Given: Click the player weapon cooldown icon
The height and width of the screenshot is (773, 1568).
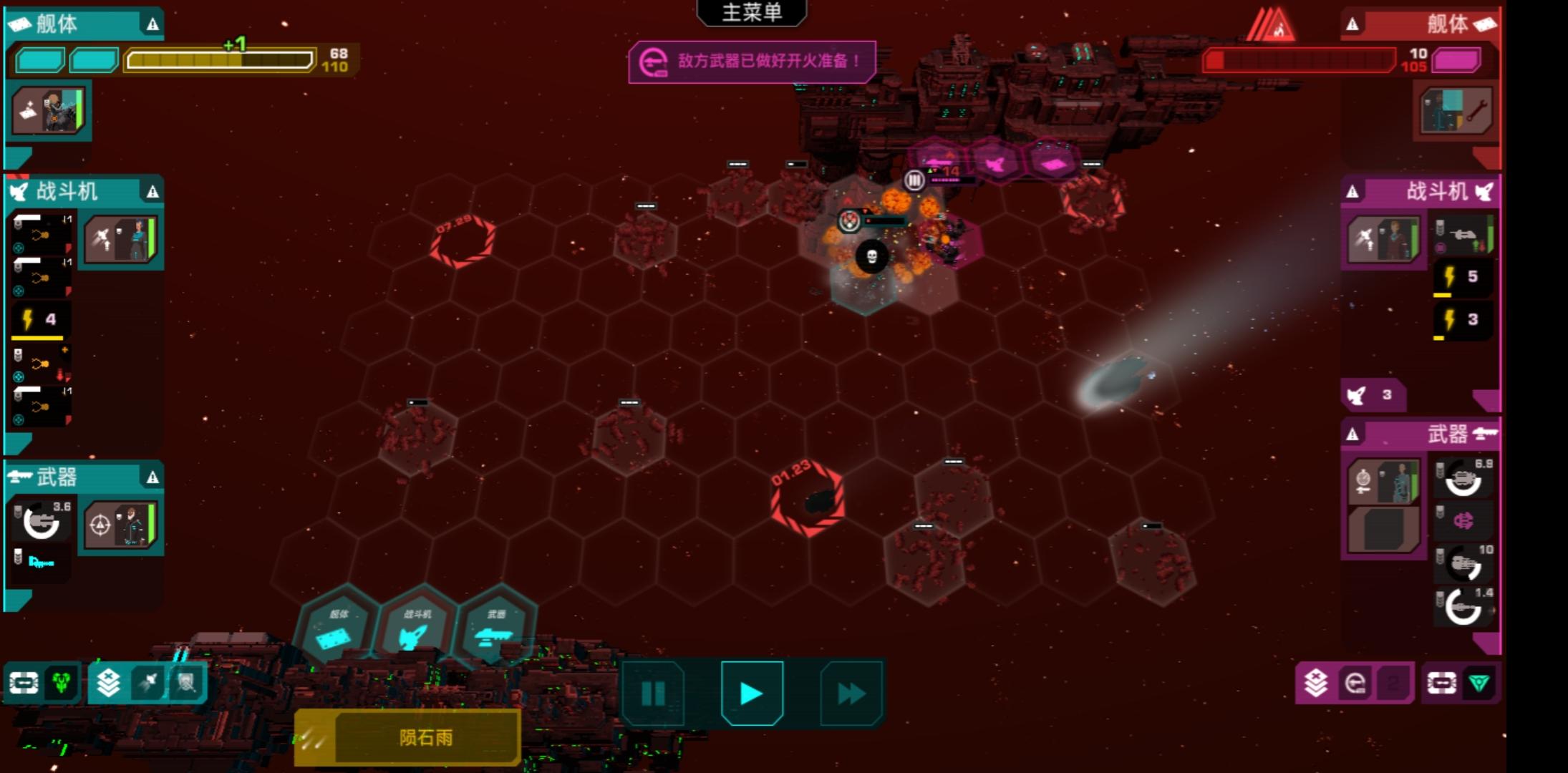Looking at the screenshot, I should click(x=42, y=521).
